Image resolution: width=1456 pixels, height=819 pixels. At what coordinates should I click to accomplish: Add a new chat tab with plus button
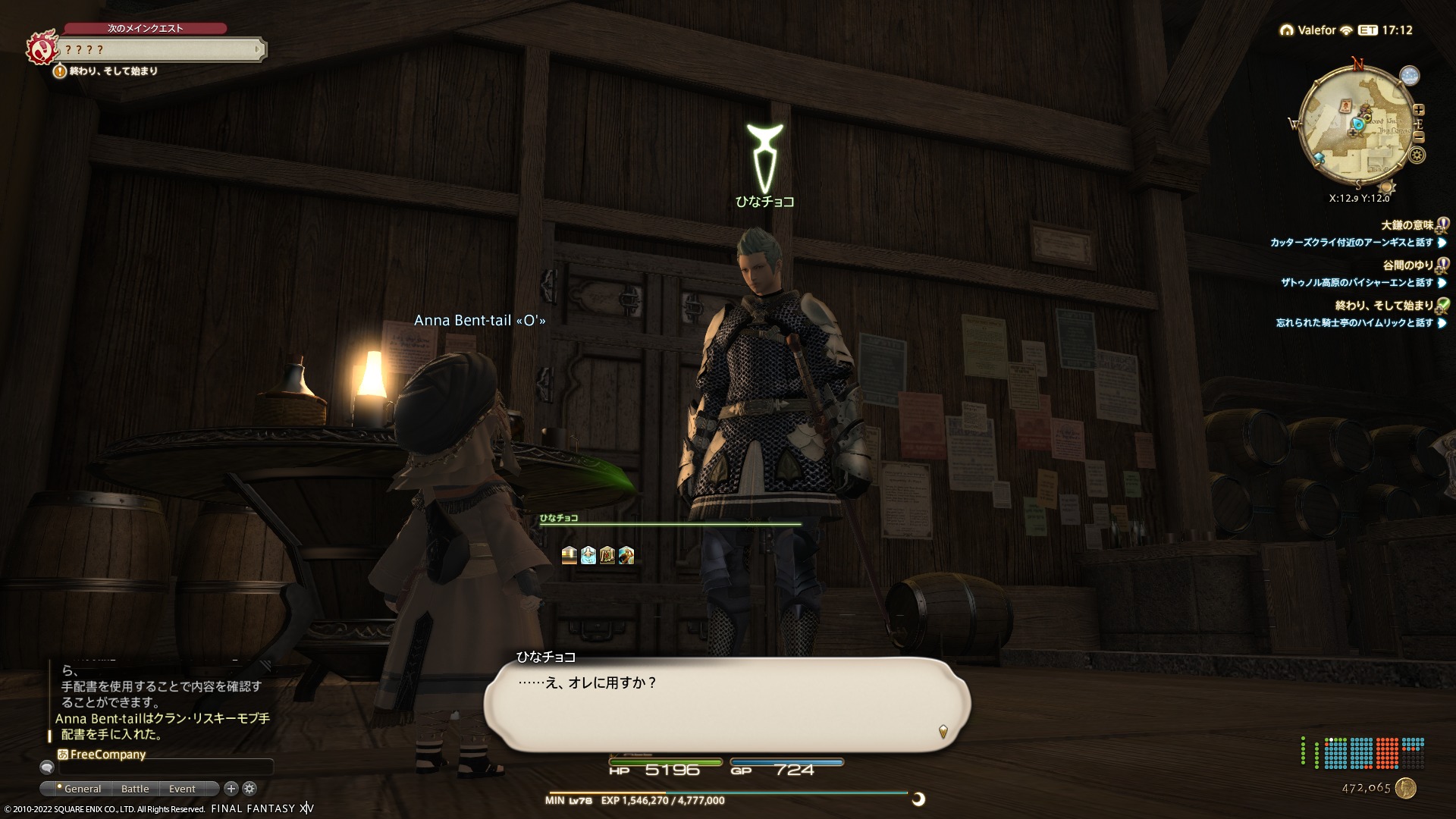pos(231,789)
